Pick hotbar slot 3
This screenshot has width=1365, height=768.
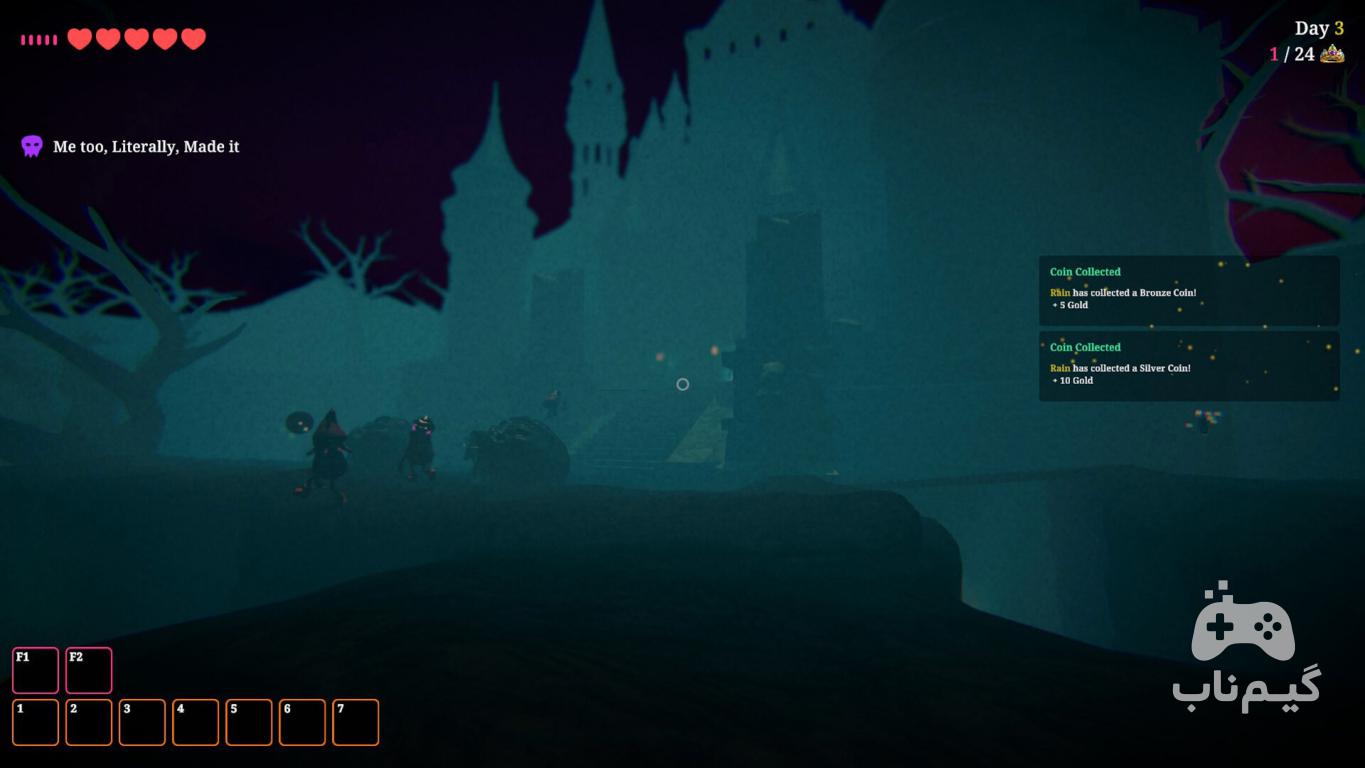pos(142,722)
